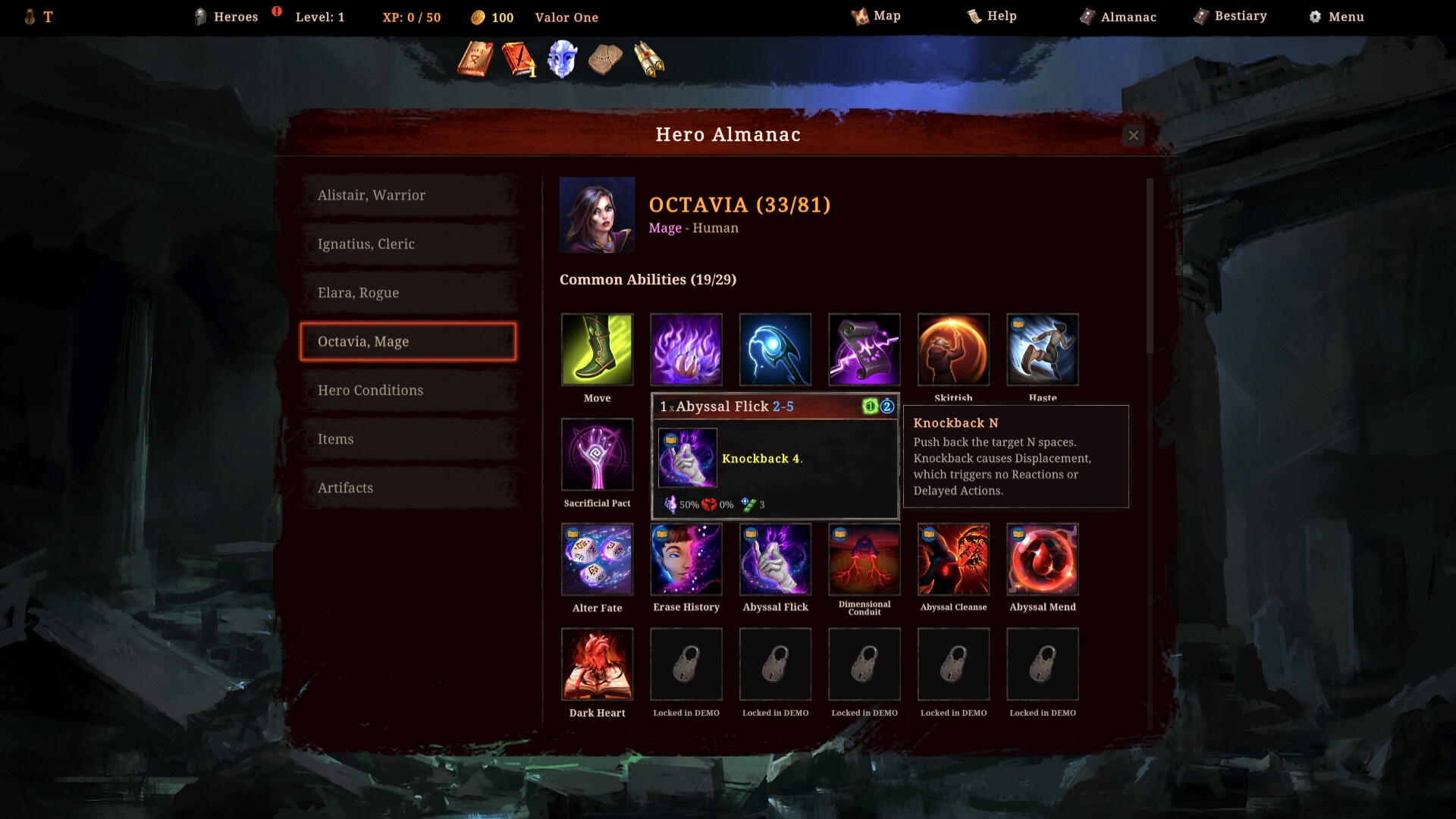Open the Bestiary

pos(1230,16)
